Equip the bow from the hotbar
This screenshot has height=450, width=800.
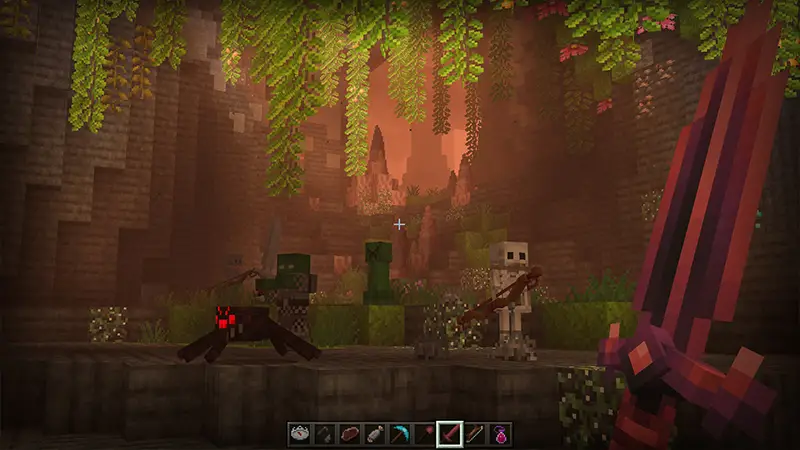(475, 433)
